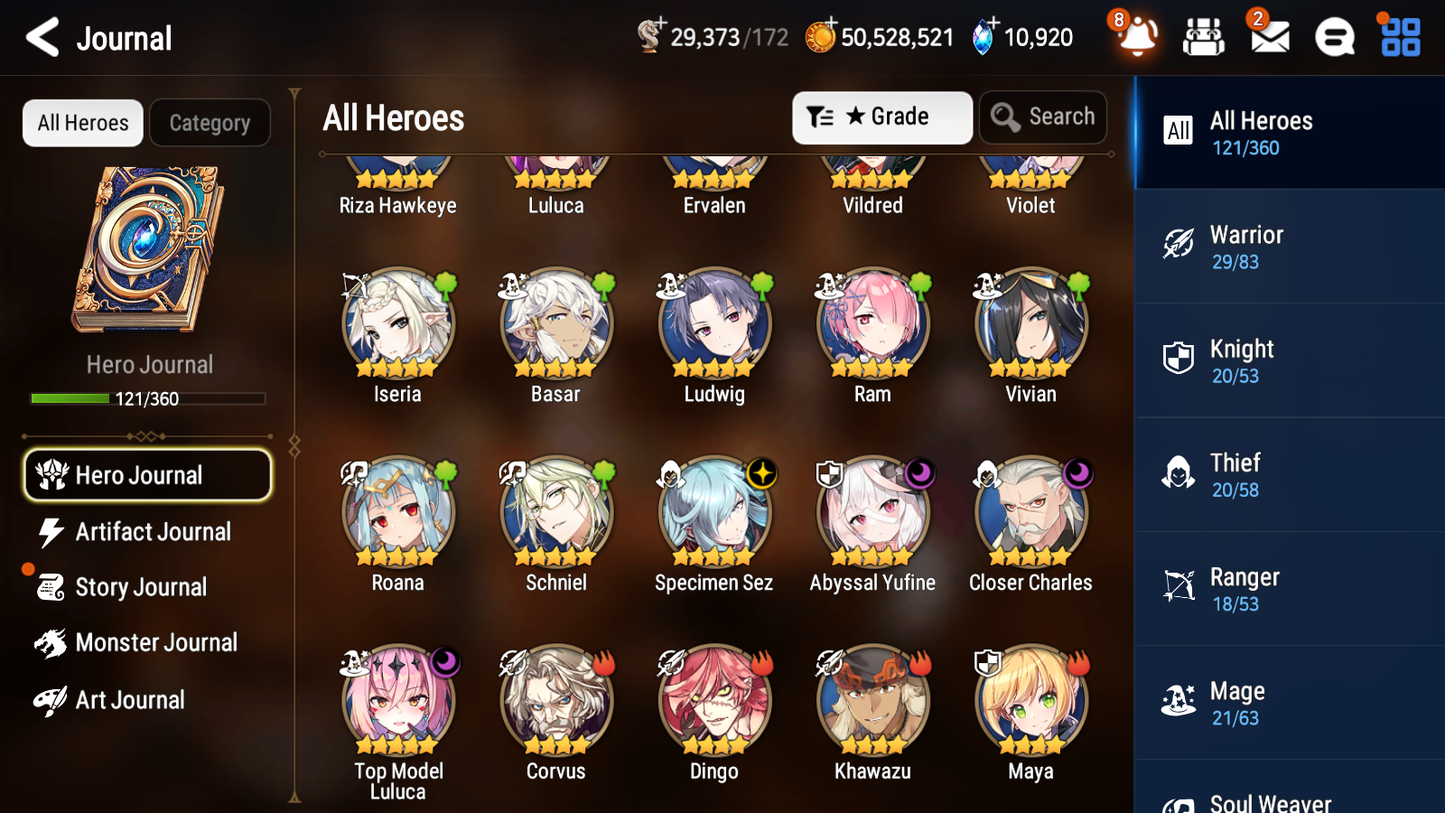
Task: Click the Hero Journal progress bar
Action: (x=148, y=398)
